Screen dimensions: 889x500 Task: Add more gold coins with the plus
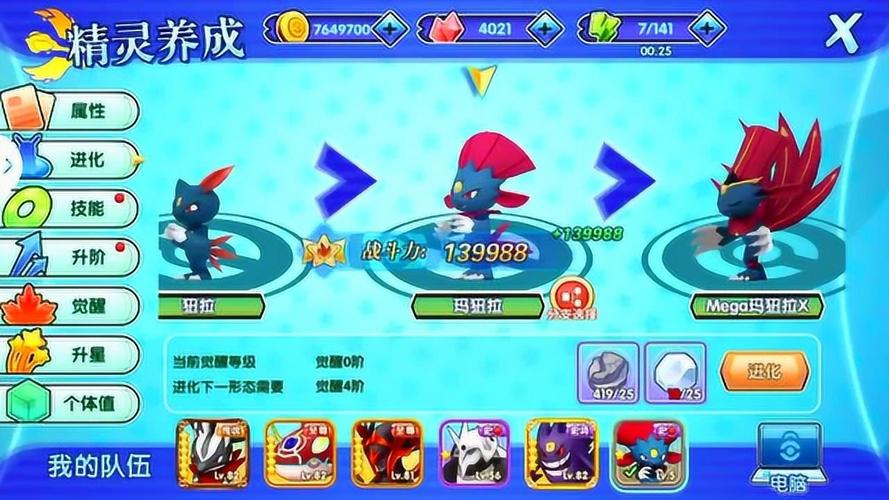[389, 29]
